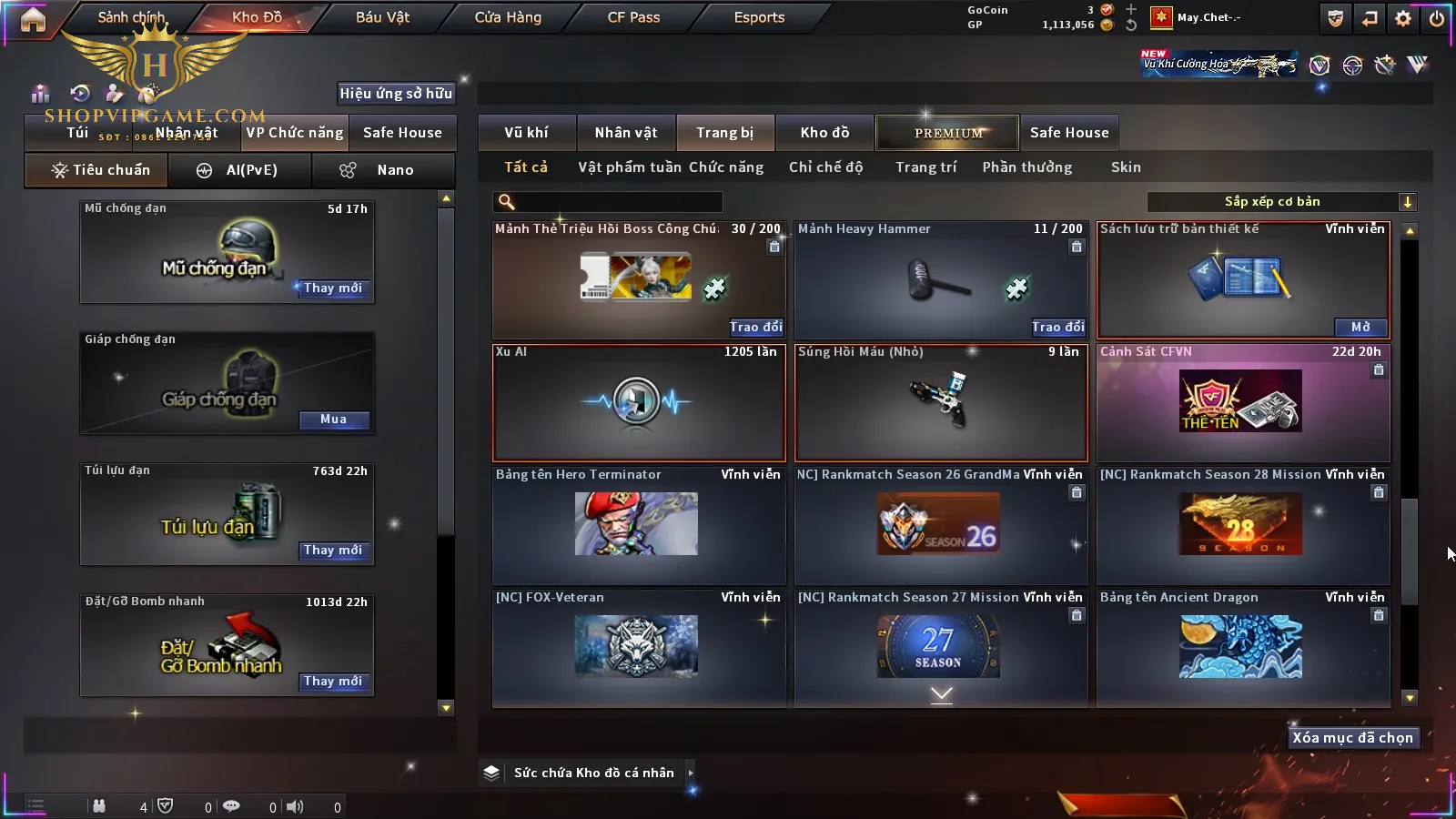Image resolution: width=1456 pixels, height=819 pixels.
Task: Buy Giáp chống đạn with Mua button
Action: [333, 420]
